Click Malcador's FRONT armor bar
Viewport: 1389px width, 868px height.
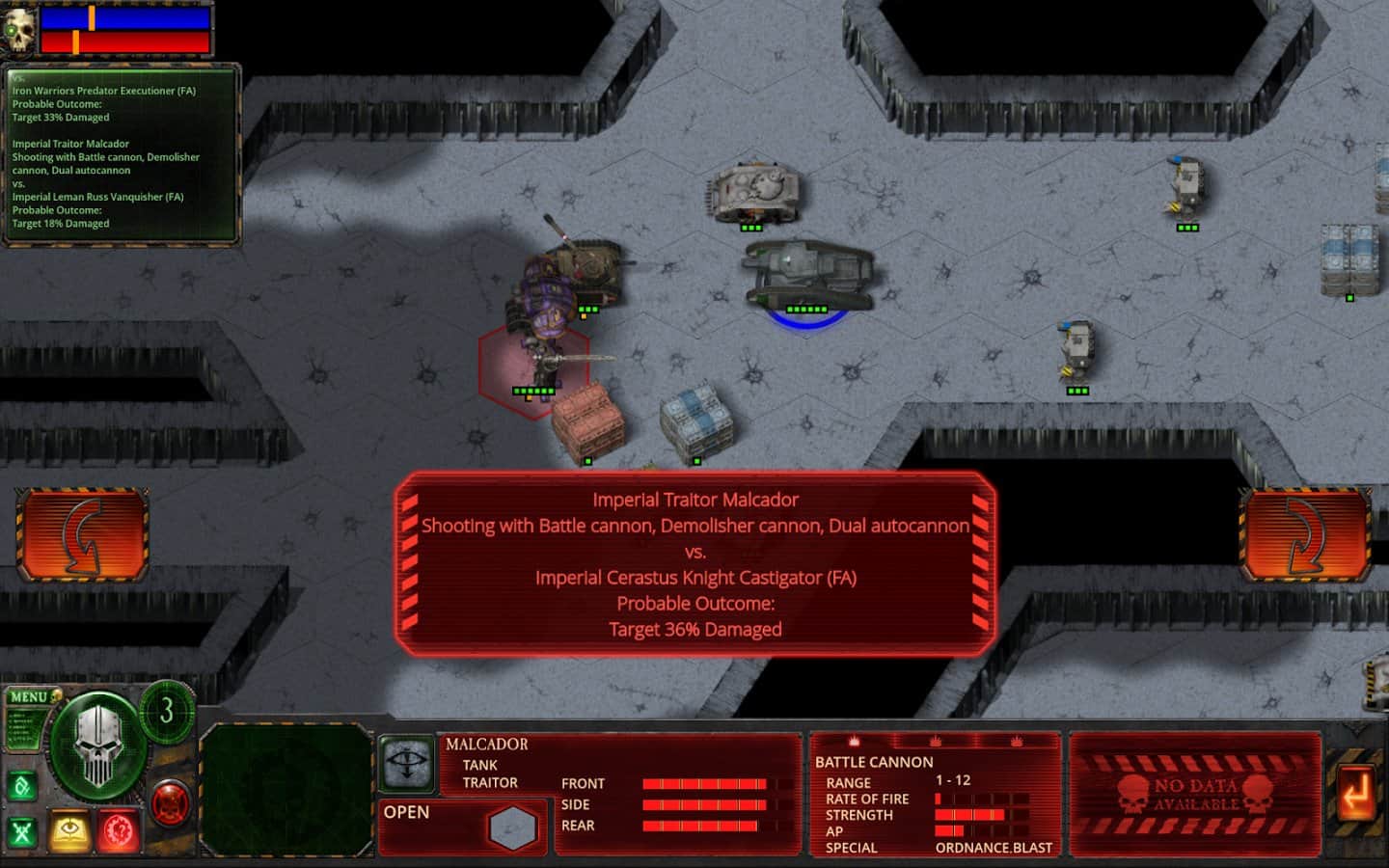(x=704, y=783)
